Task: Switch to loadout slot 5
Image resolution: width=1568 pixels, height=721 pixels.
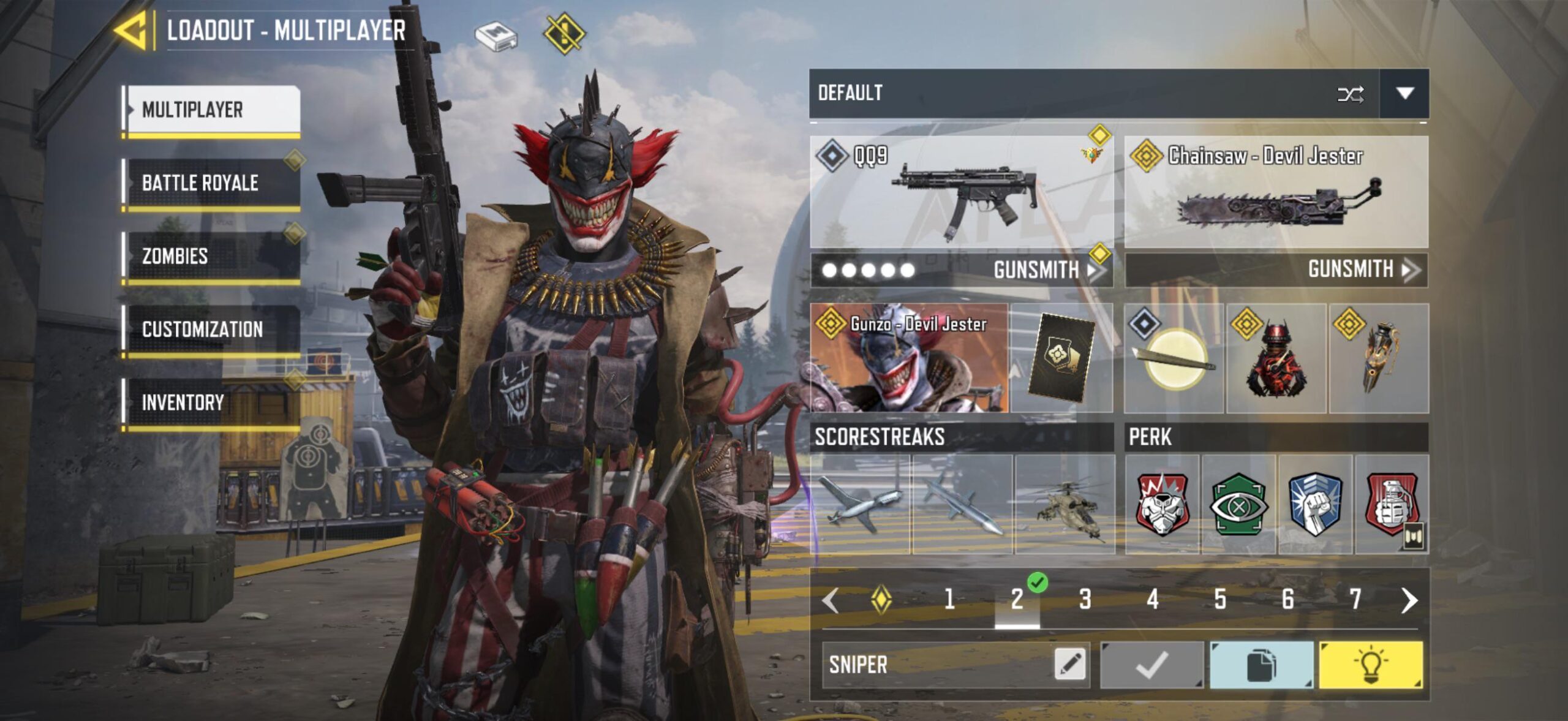Action: pos(1220,599)
